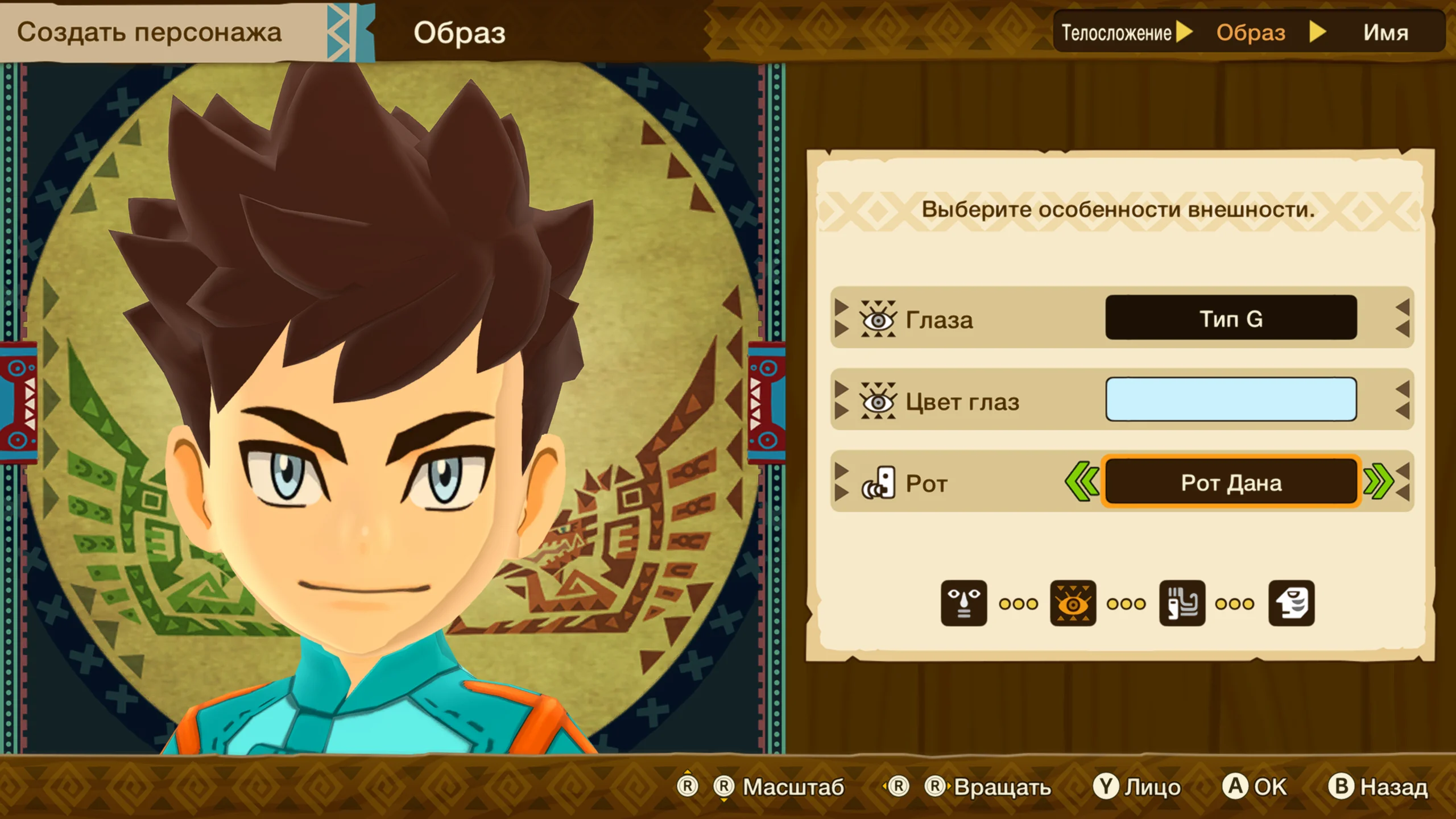The height and width of the screenshot is (819, 1456).
Task: Confirm with the OK prompt
Action: [x=1255, y=787]
